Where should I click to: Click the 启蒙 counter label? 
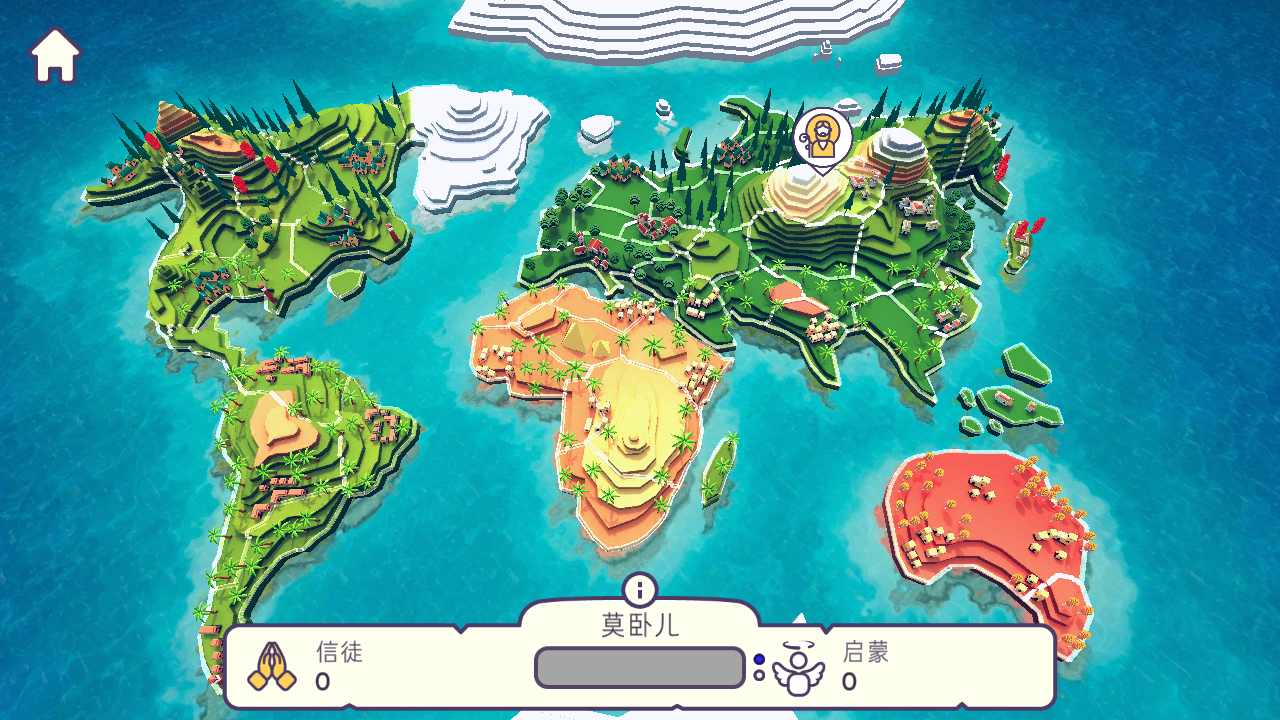pyautogui.click(x=865, y=655)
